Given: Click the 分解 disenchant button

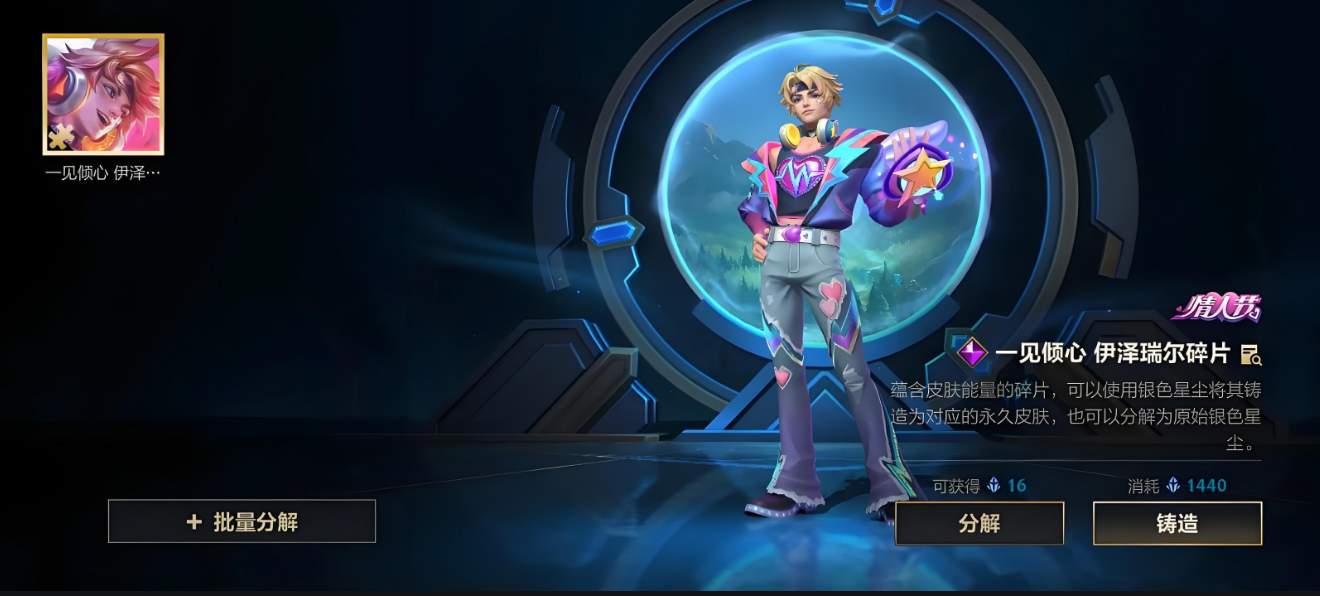Looking at the screenshot, I should [x=979, y=523].
